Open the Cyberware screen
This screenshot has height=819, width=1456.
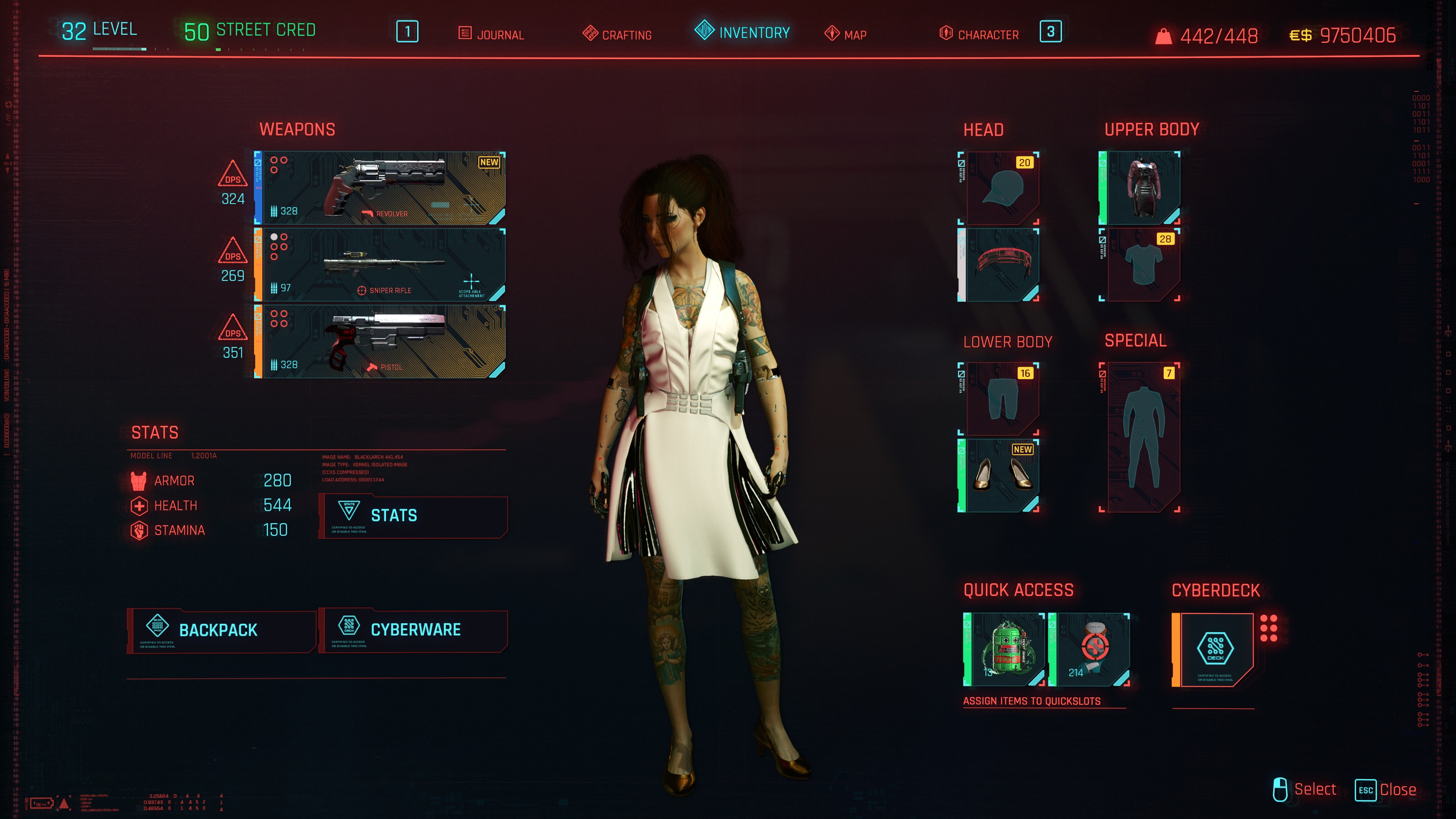413,630
